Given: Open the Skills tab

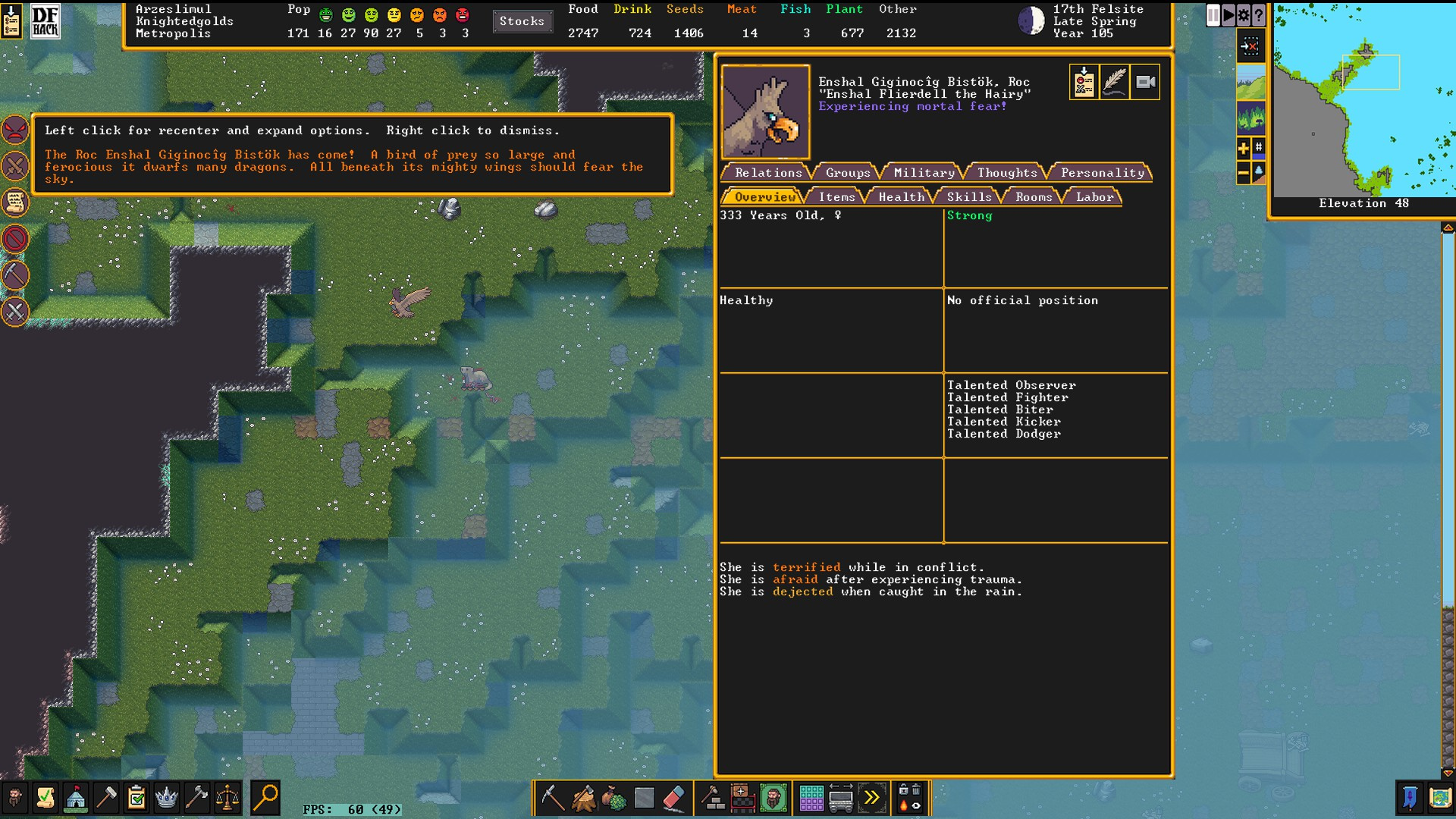Looking at the screenshot, I should tap(968, 197).
